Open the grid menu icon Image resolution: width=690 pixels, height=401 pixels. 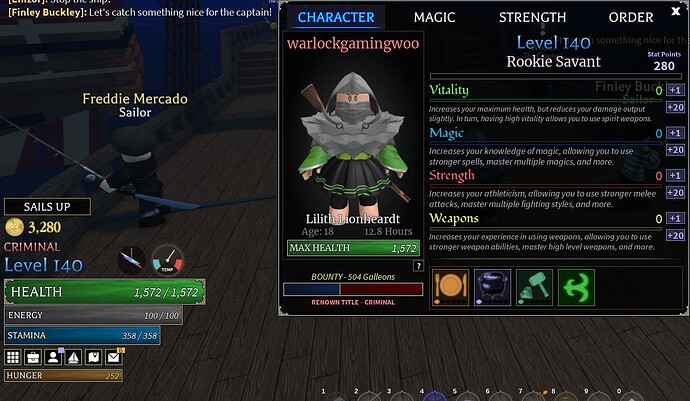coord(13,357)
